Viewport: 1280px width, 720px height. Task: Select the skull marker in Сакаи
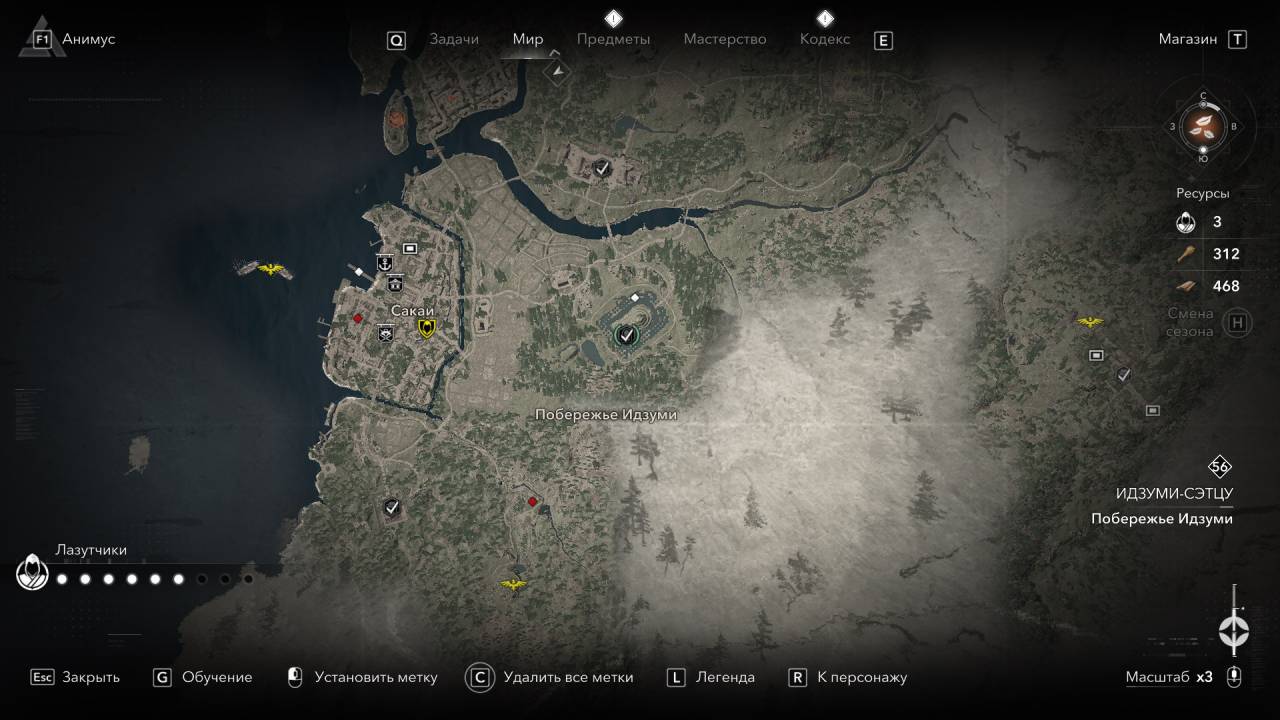(385, 334)
